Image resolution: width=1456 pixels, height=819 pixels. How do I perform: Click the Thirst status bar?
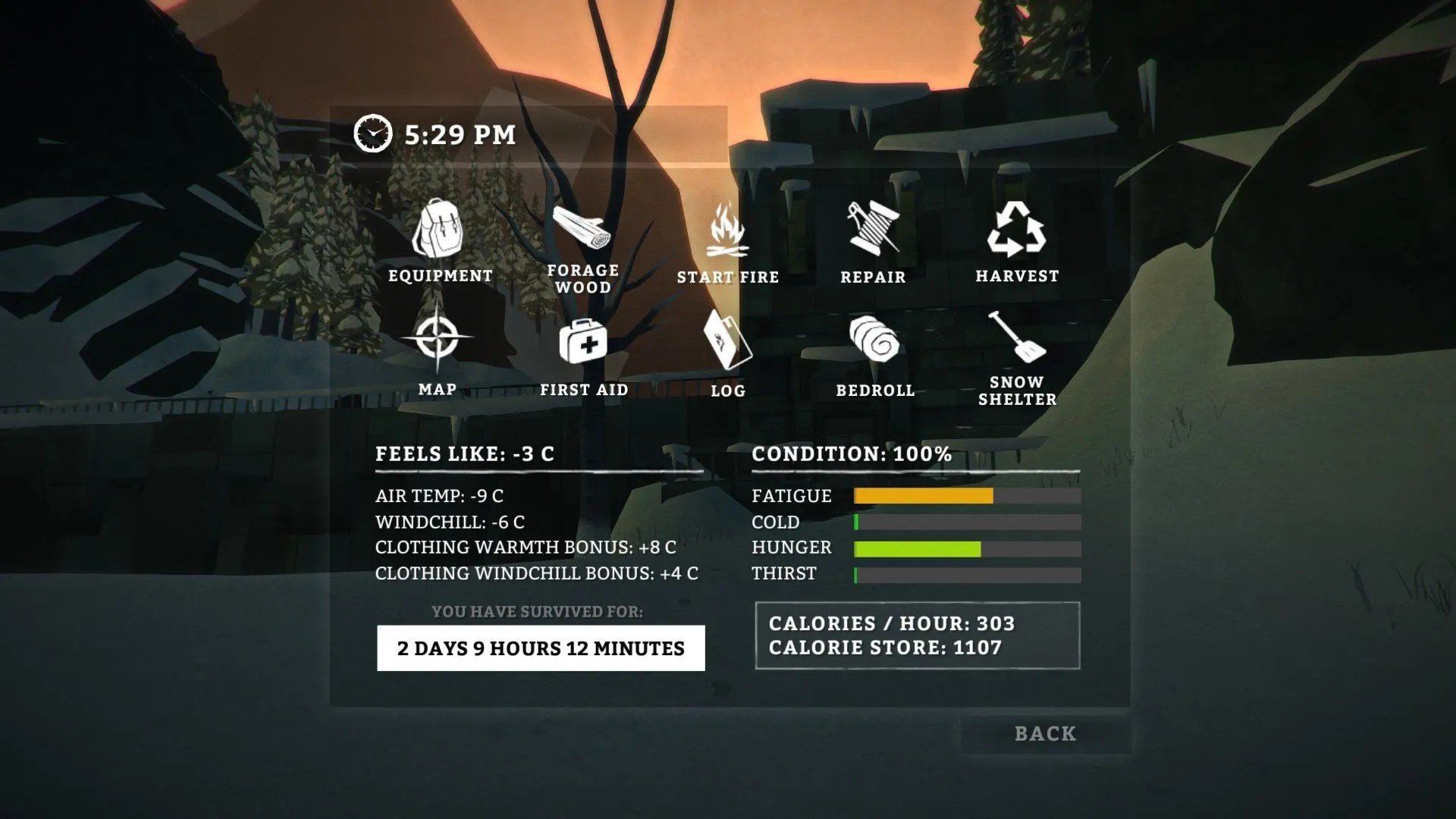click(967, 574)
